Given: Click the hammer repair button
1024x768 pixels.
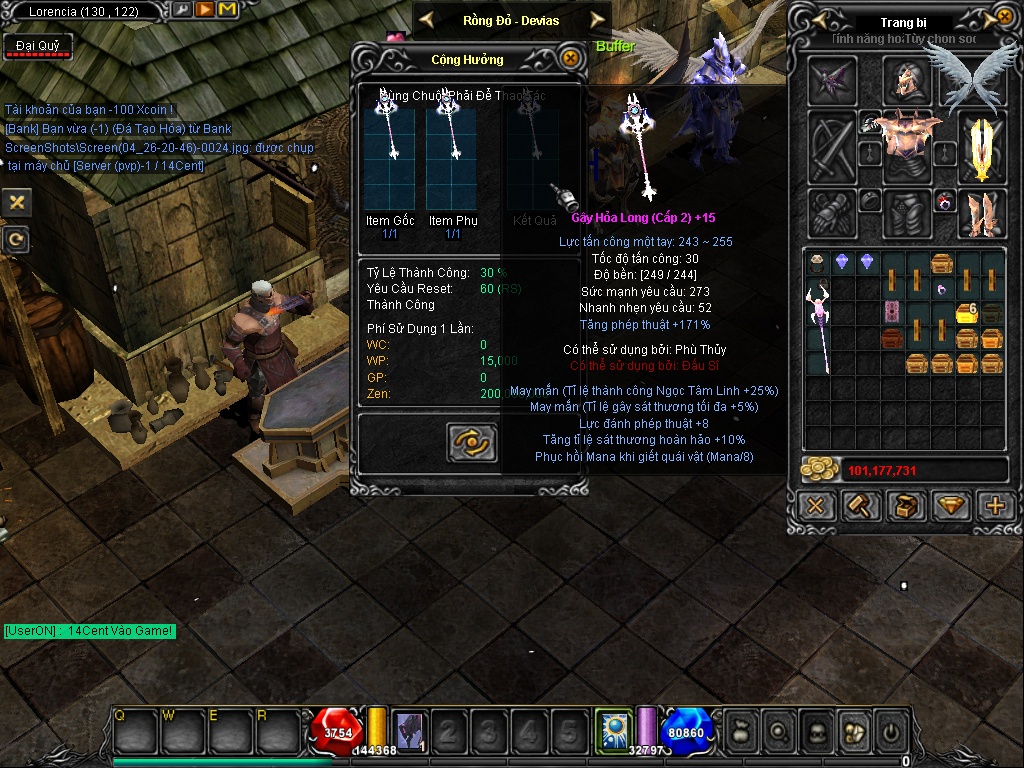Looking at the screenshot, I should coord(860,505).
